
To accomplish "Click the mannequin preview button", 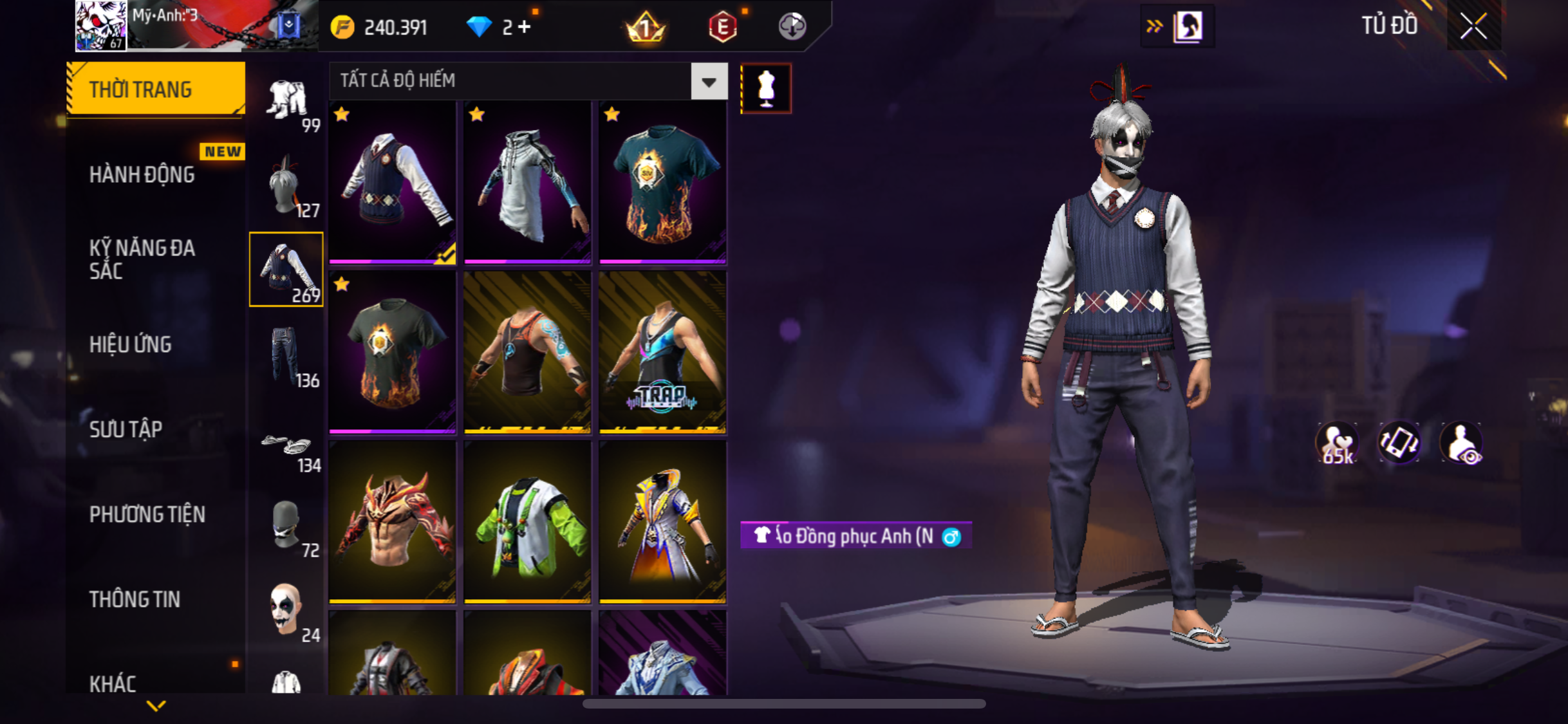I will tap(765, 88).
